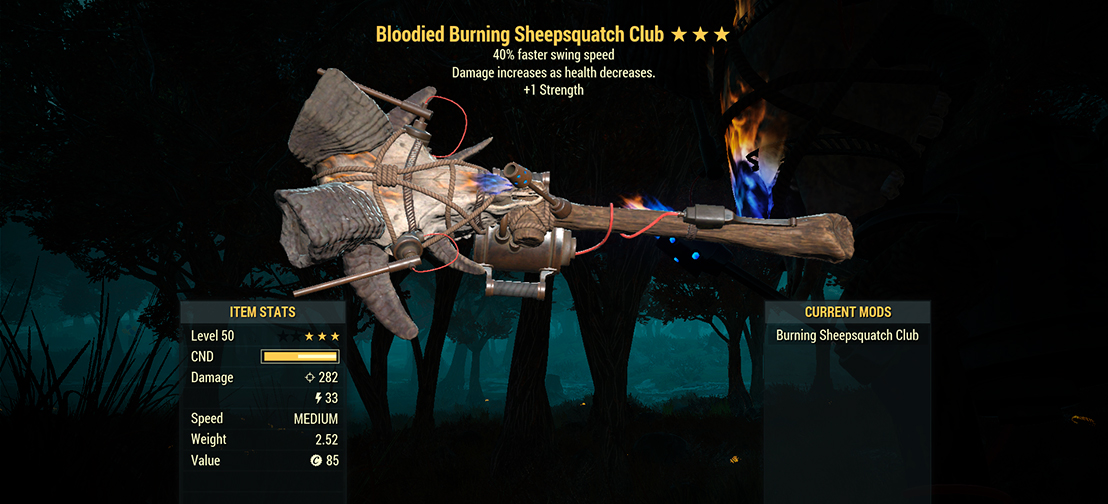Select the Burning Sheepsquatch Club mod entry
The height and width of the screenshot is (504, 1108).
[x=847, y=336]
